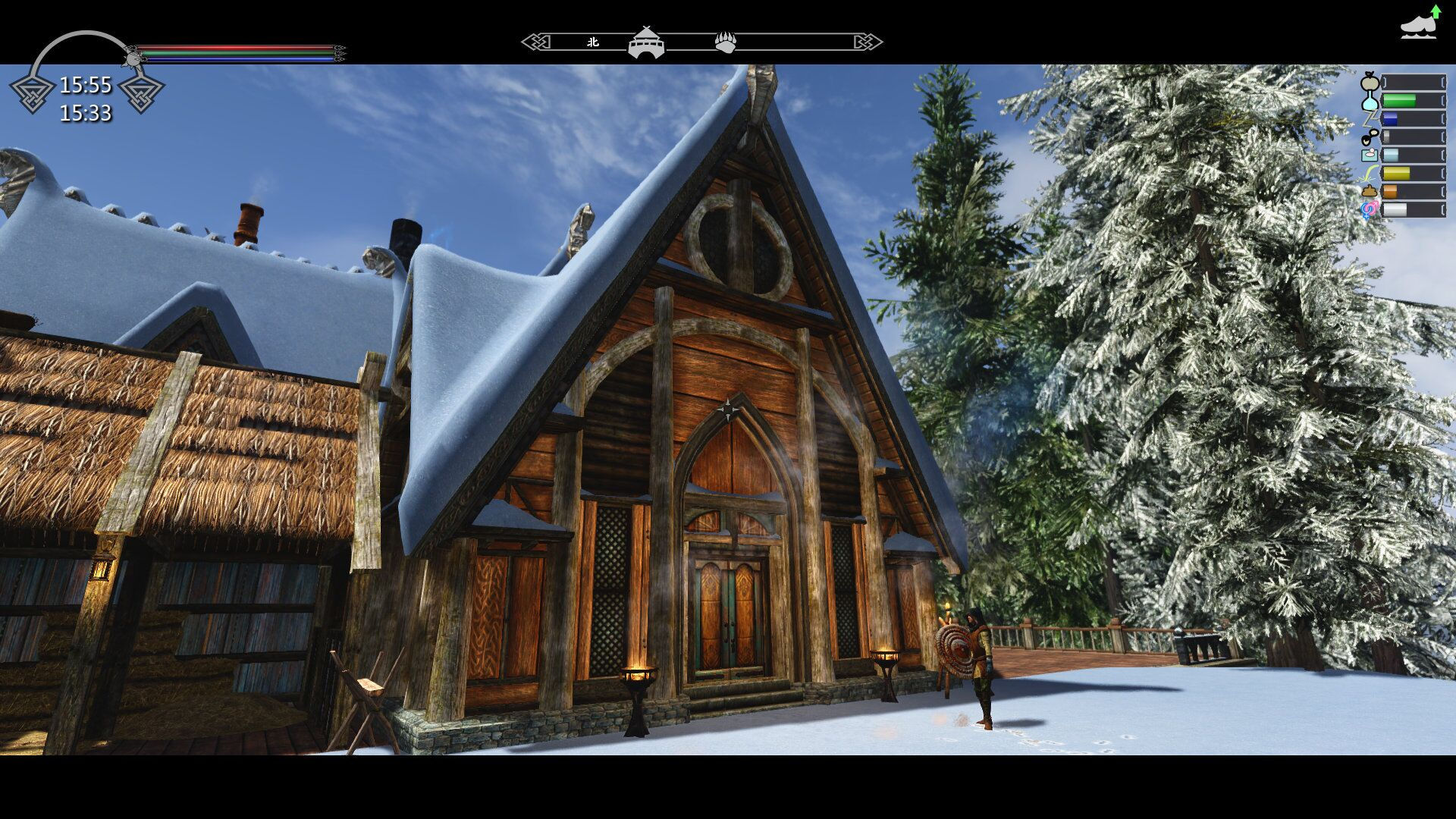Viewport: 1456px width, 819px height.
Task: Click the thirst water flask icon
Action: click(x=1370, y=101)
